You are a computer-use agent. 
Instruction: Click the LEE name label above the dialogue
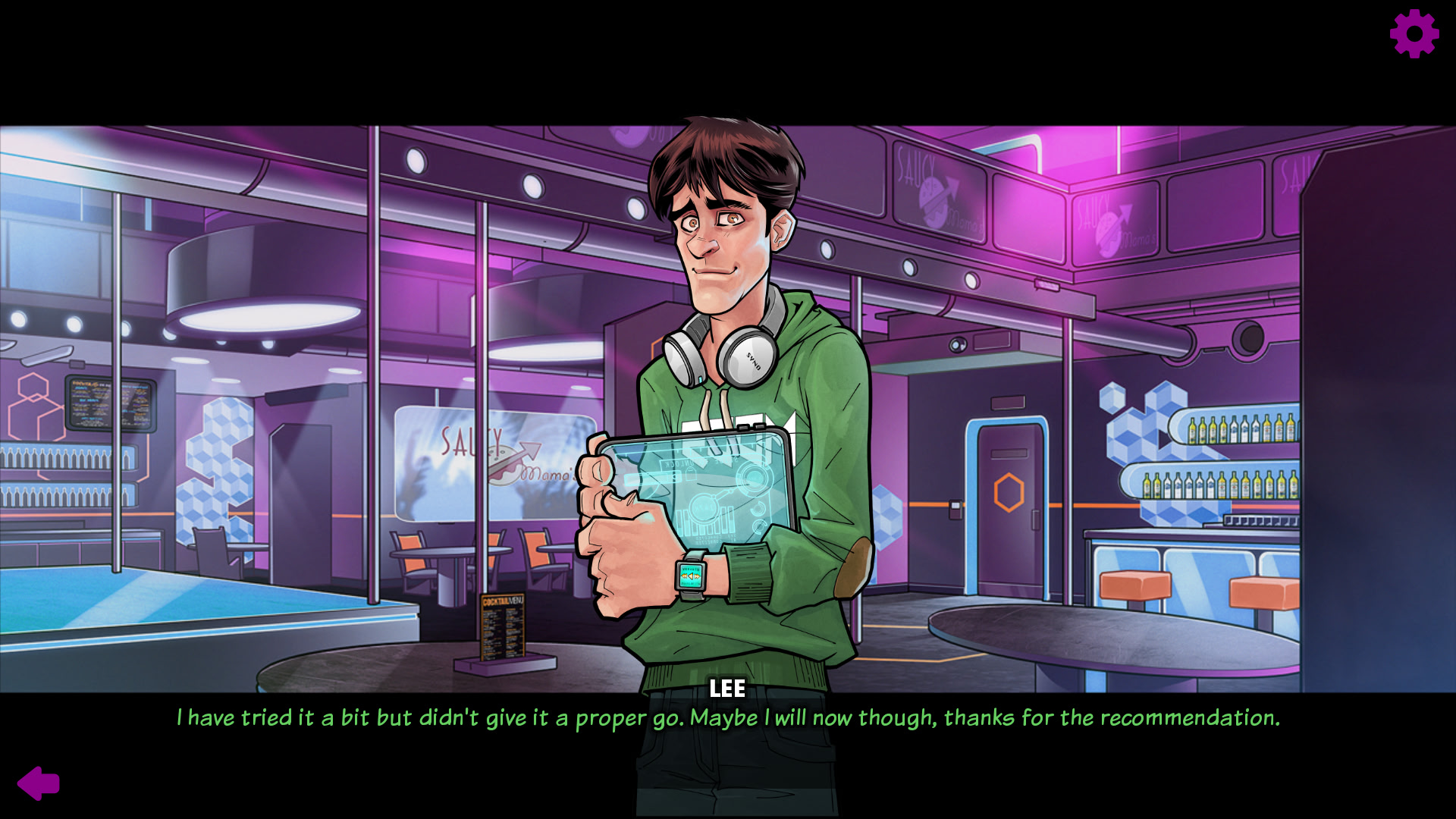click(x=728, y=689)
